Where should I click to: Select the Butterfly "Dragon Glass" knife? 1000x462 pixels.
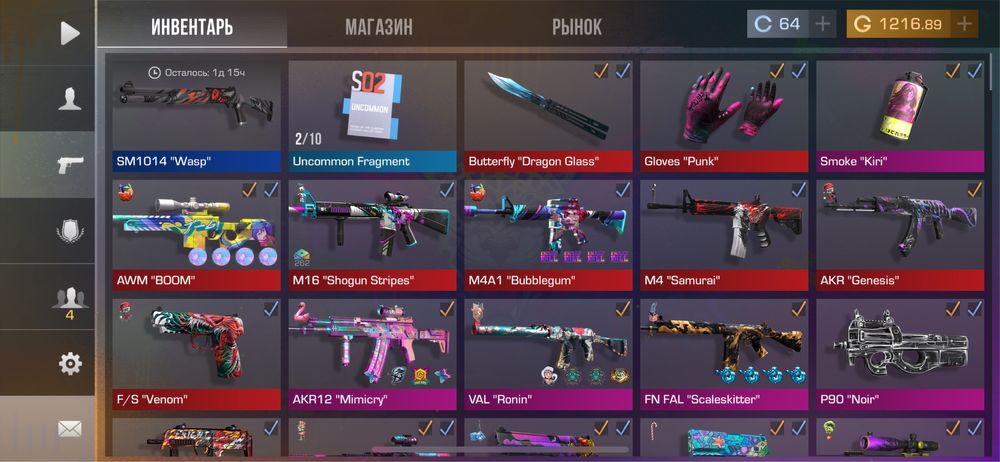point(548,115)
